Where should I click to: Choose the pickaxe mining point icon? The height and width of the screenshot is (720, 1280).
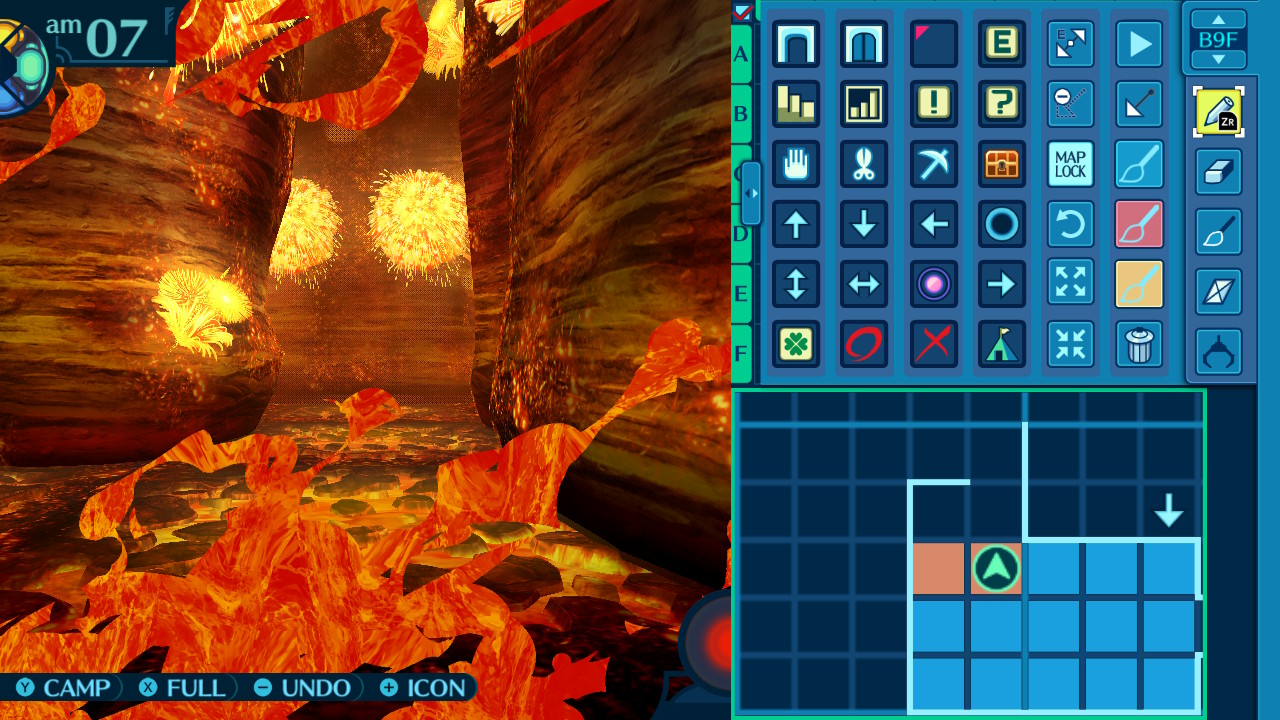[x=934, y=164]
